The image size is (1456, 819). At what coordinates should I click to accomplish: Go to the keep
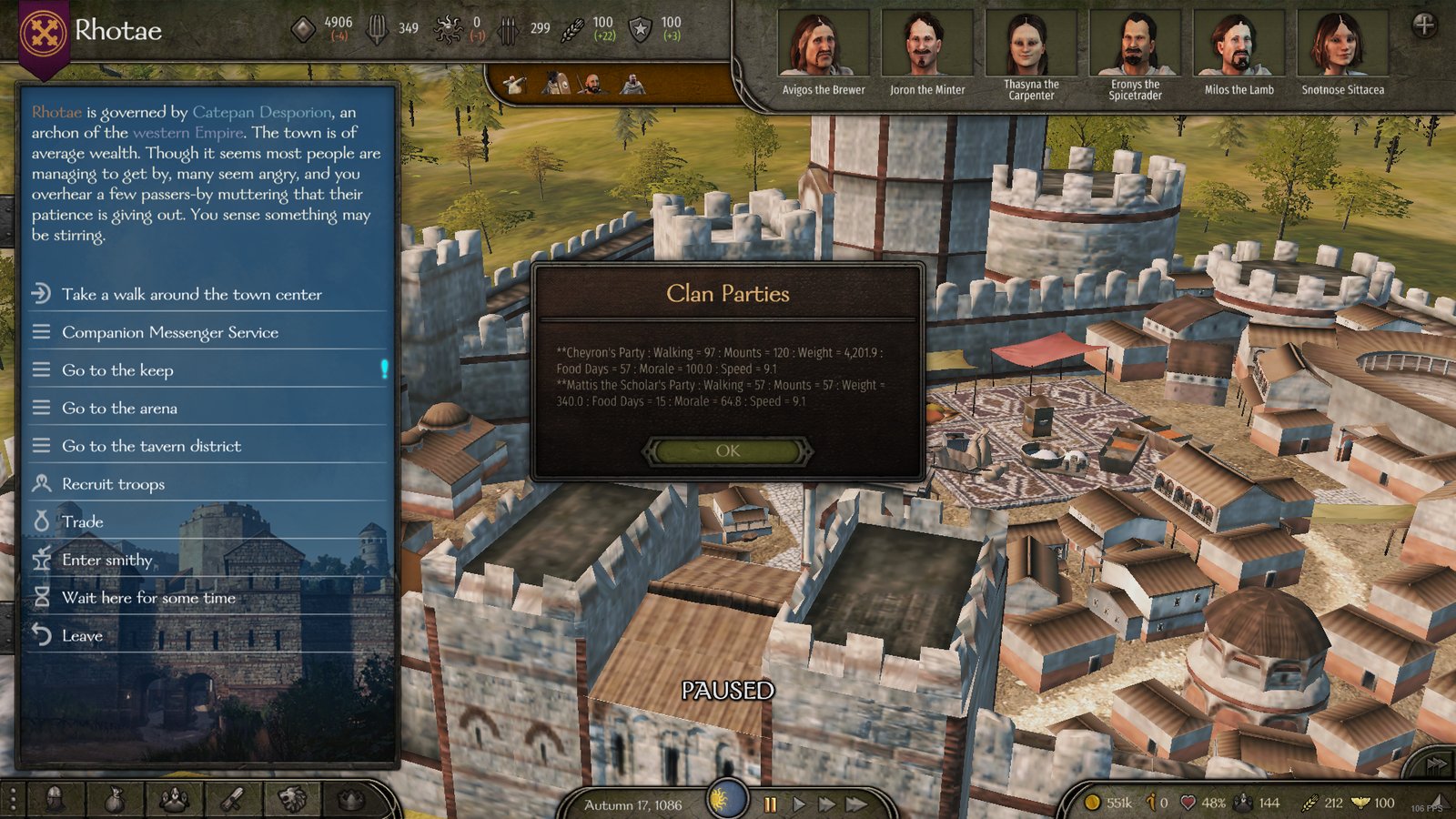(x=117, y=370)
